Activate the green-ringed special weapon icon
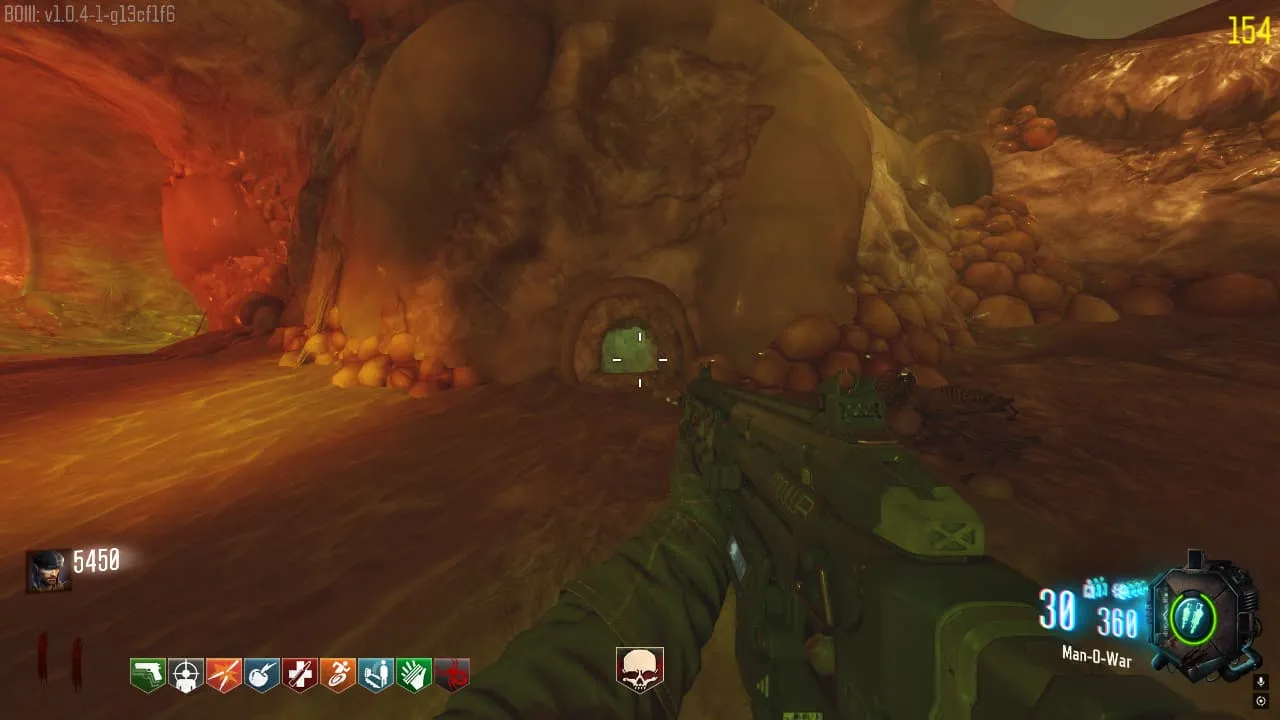This screenshot has width=1280, height=720. 1194,617
